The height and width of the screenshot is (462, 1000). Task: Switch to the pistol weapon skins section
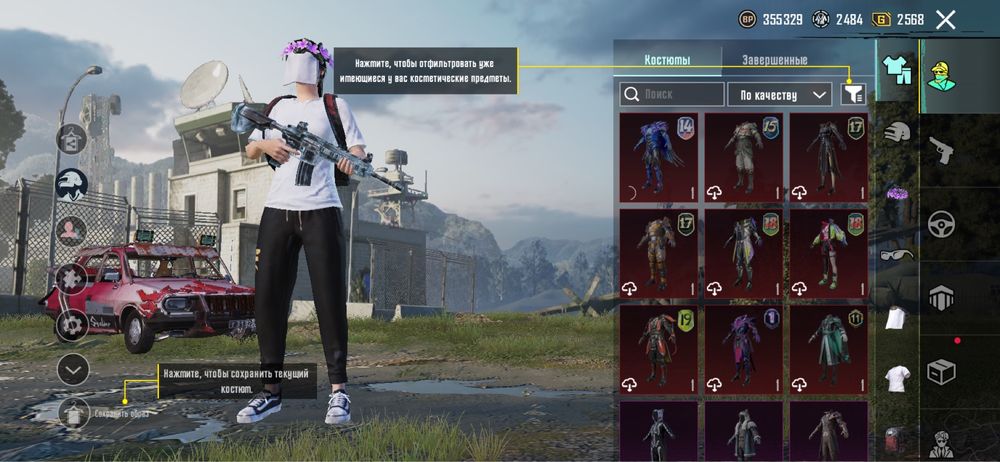tap(941, 150)
